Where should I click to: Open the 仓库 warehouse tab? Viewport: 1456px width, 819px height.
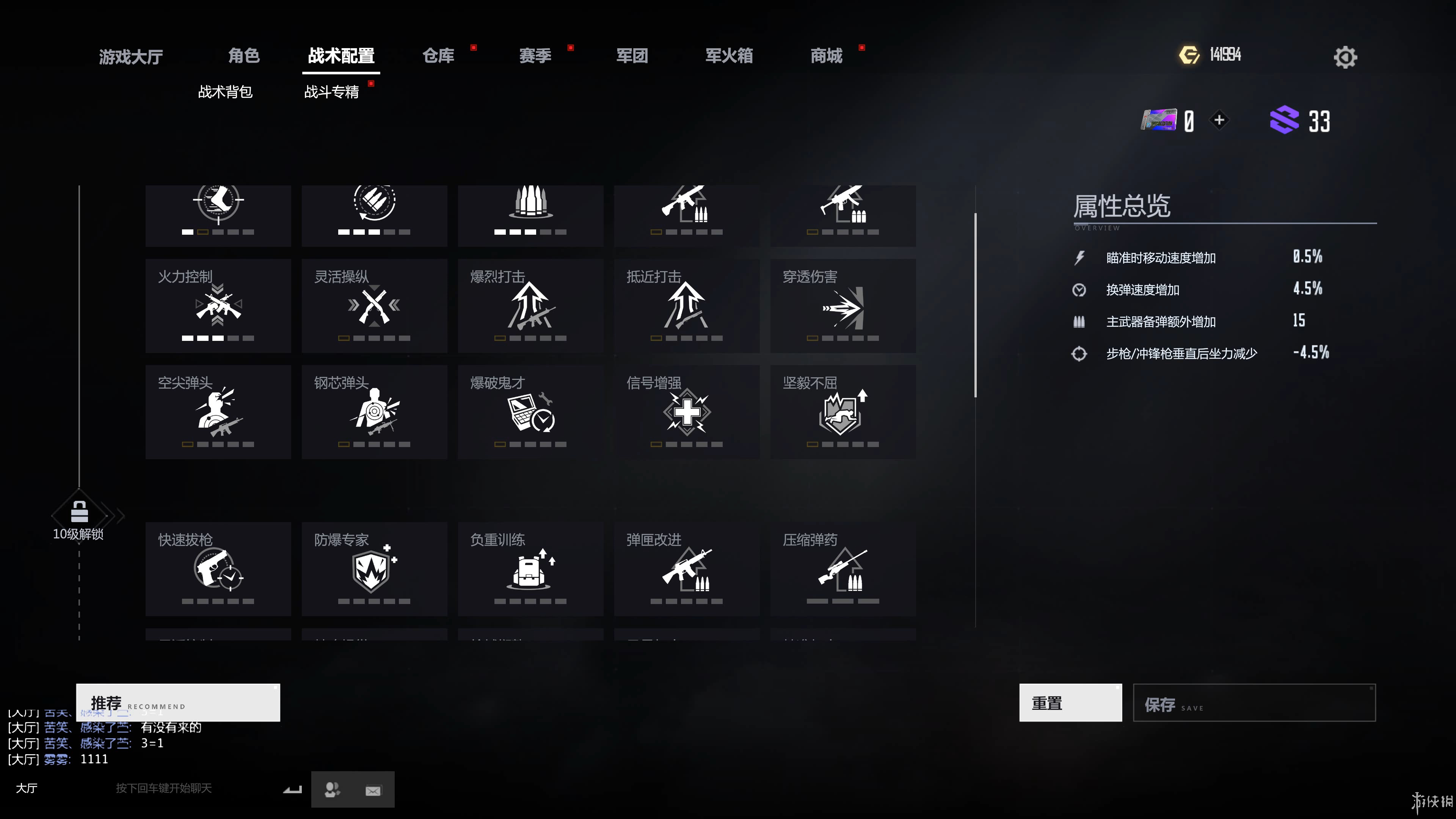pyautogui.click(x=438, y=55)
